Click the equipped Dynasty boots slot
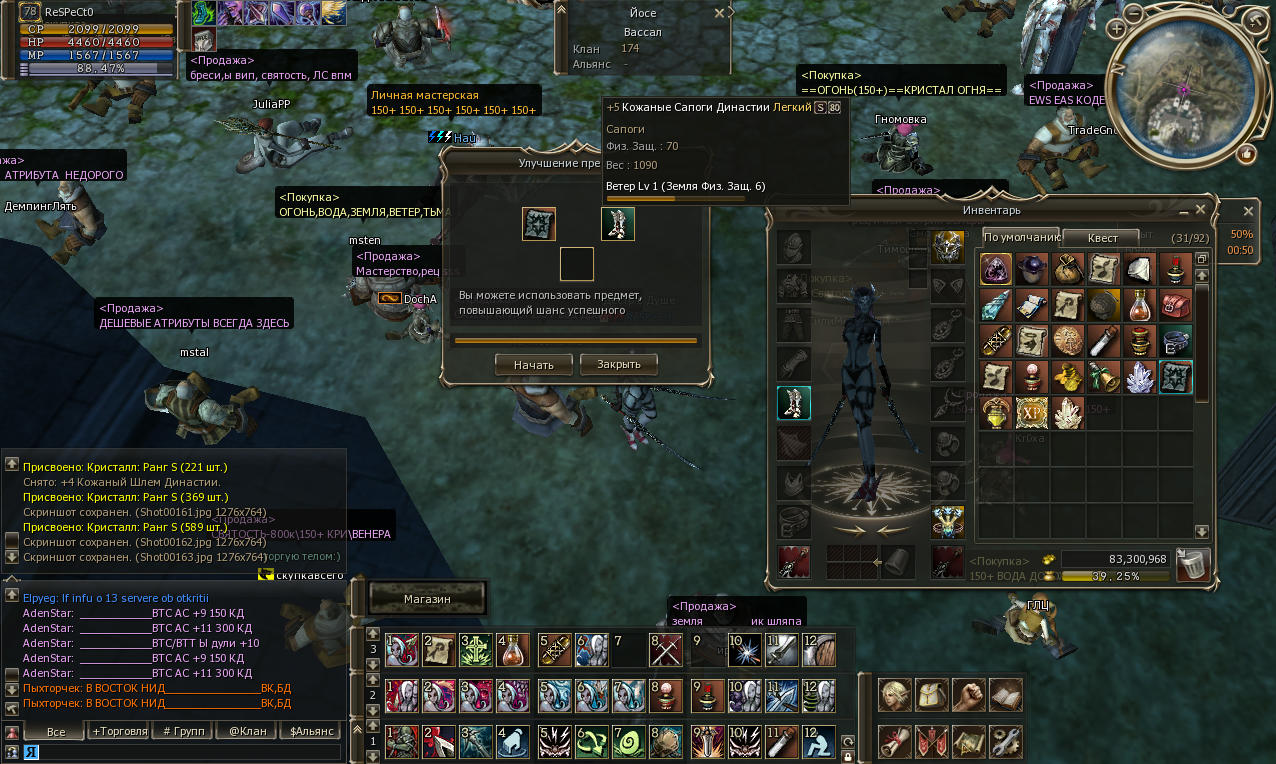The width and height of the screenshot is (1276, 764). point(794,403)
